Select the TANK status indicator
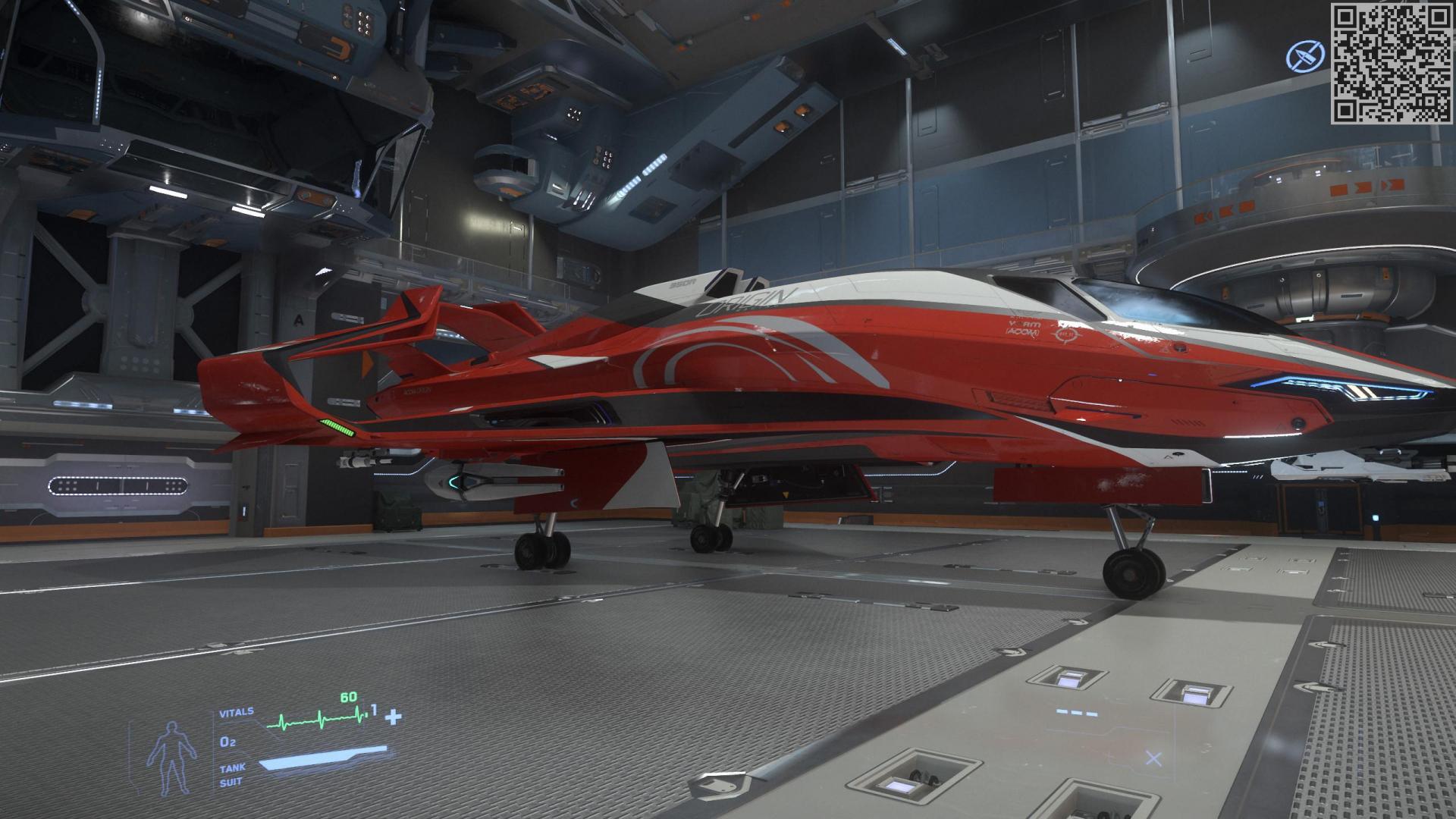This screenshot has height=819, width=1456. (x=233, y=767)
